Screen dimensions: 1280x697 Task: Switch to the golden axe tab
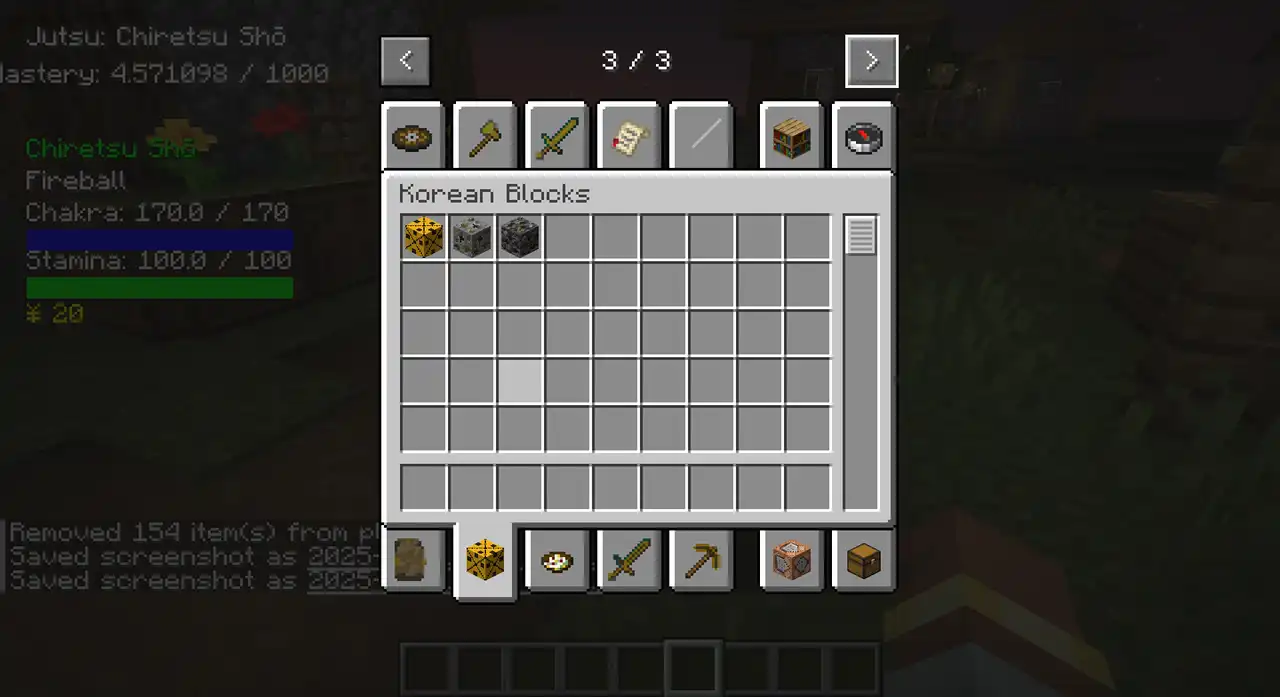(x=485, y=137)
